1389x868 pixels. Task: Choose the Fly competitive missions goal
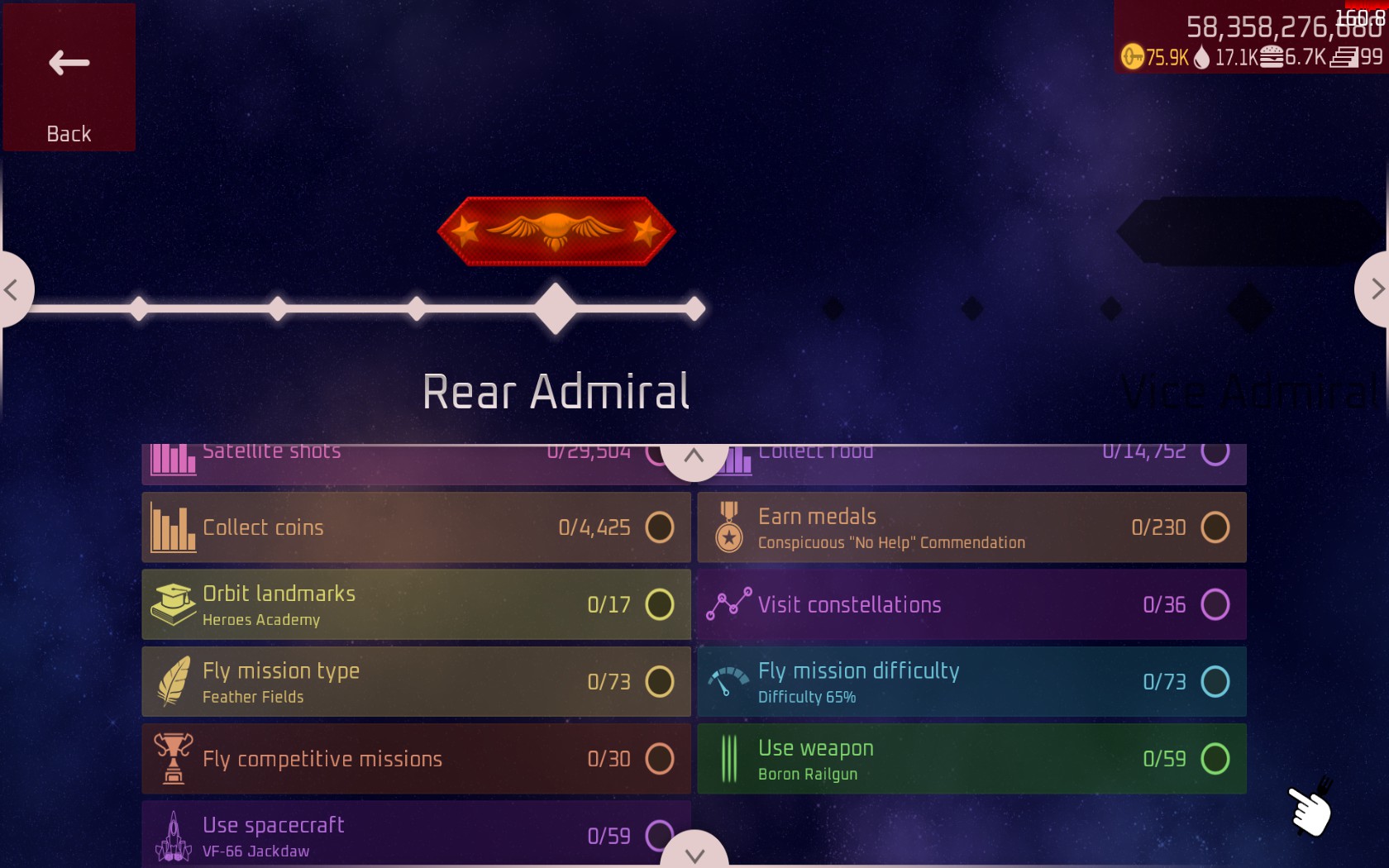[416, 759]
